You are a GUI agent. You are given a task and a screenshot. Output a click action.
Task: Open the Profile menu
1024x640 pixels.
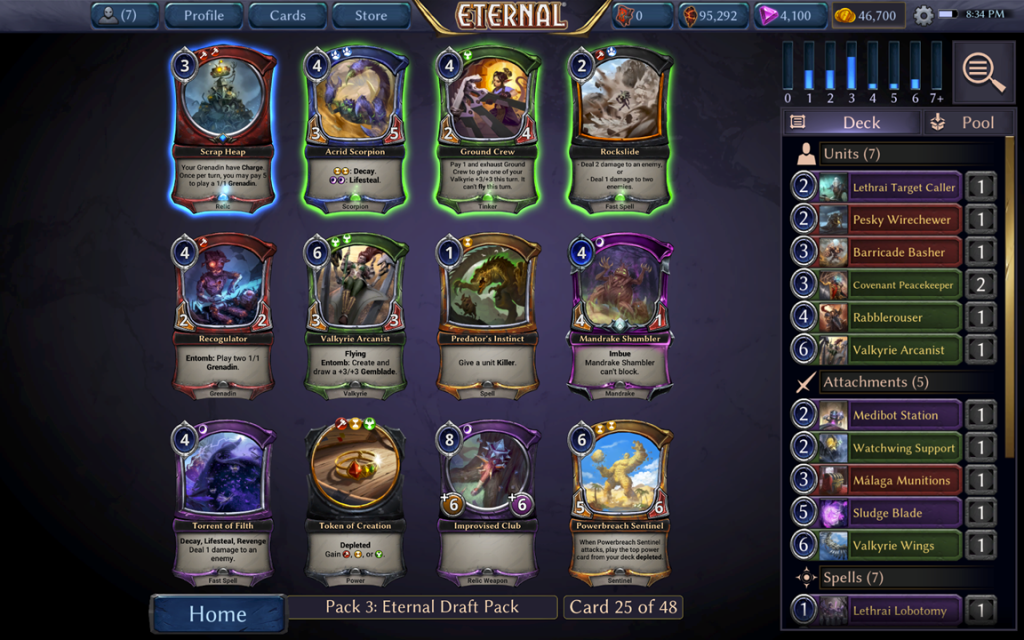pos(203,15)
